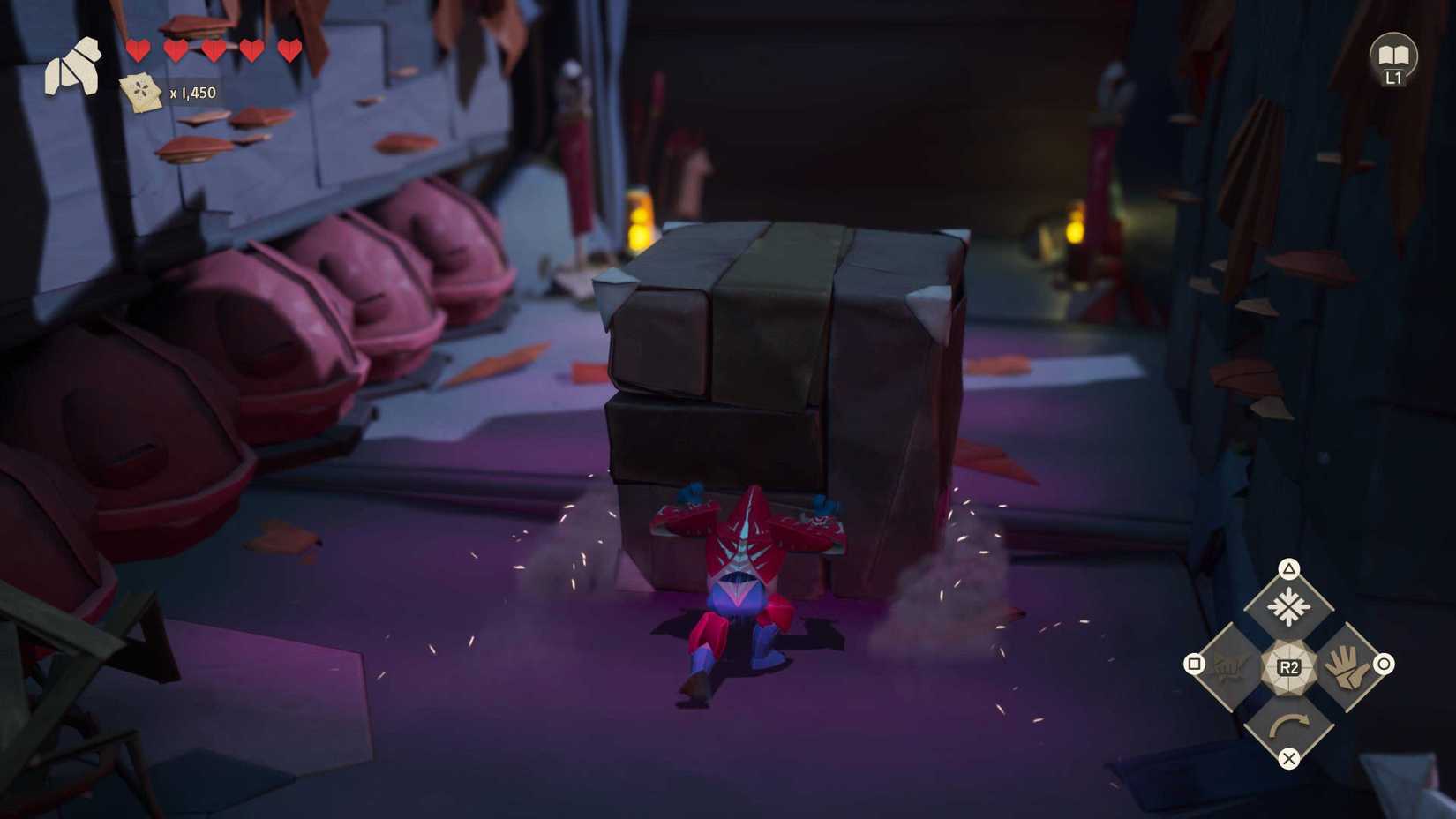Select the hammer action on the wheel's left
The width and height of the screenshot is (1456, 819).
1228,666
